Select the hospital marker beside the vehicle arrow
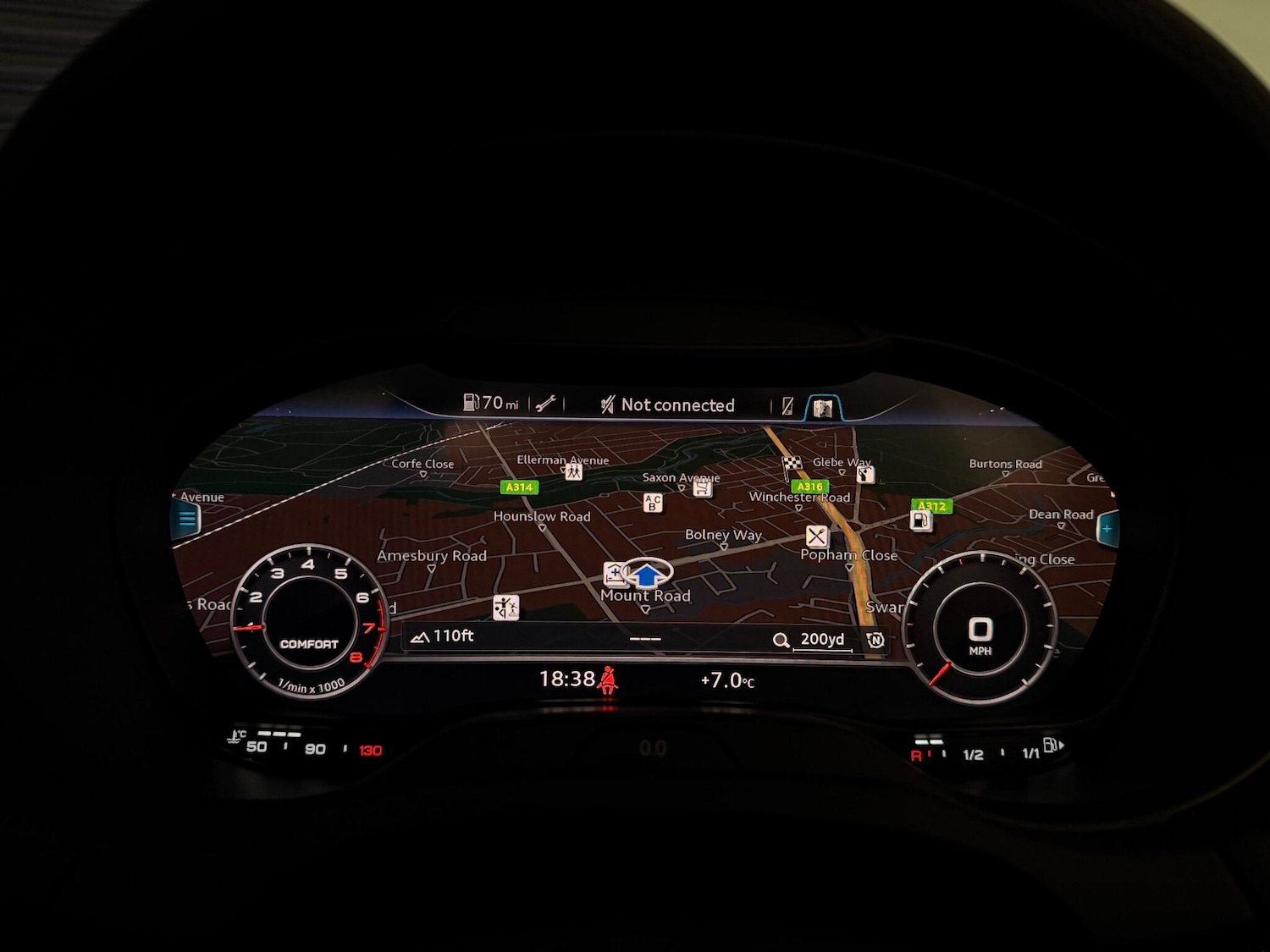Viewport: 1270px width, 952px height. coord(615,574)
